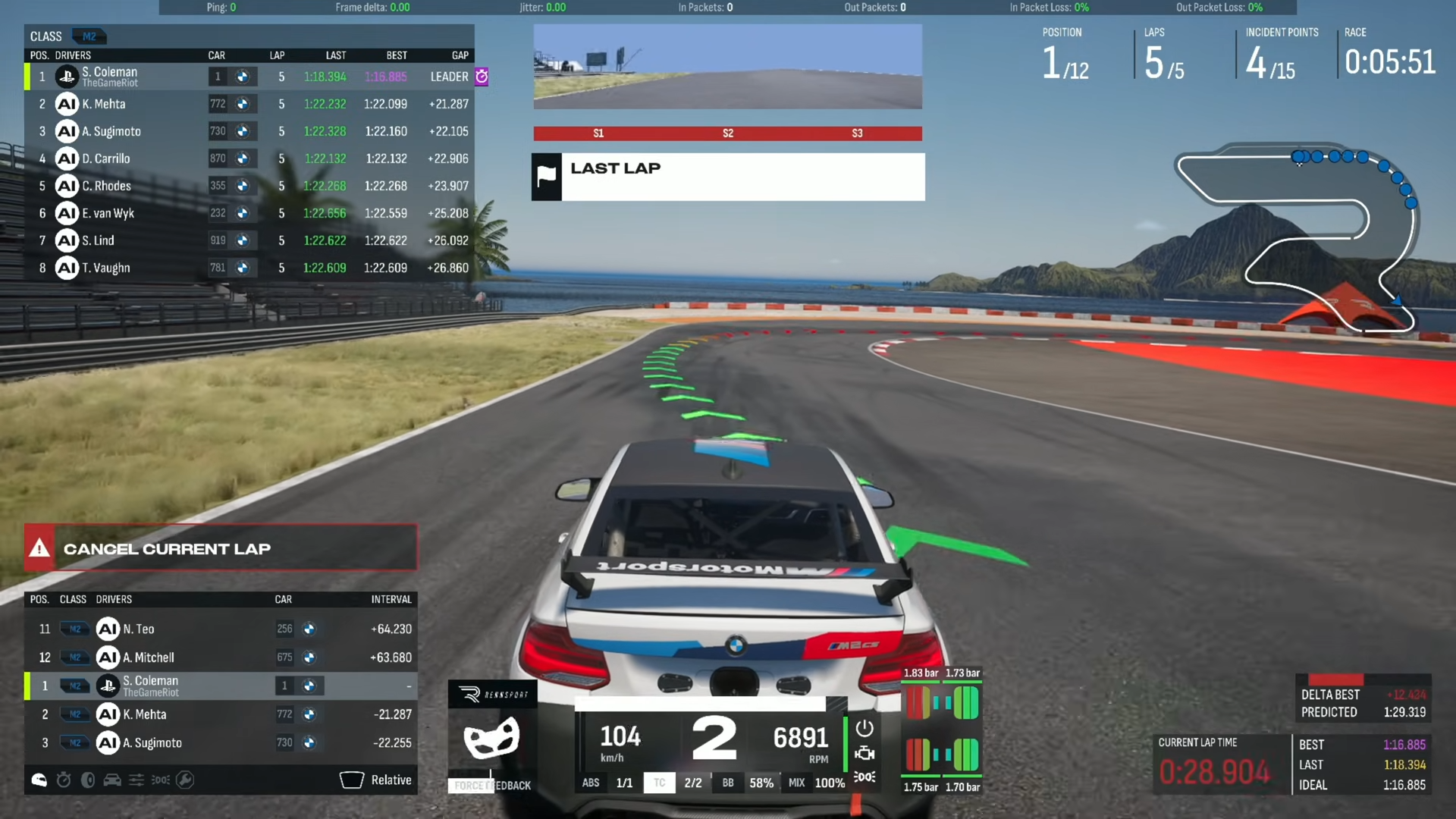Pick A. Sugimoto's row in the standings
1456x819 pixels.
pyautogui.click(x=111, y=131)
